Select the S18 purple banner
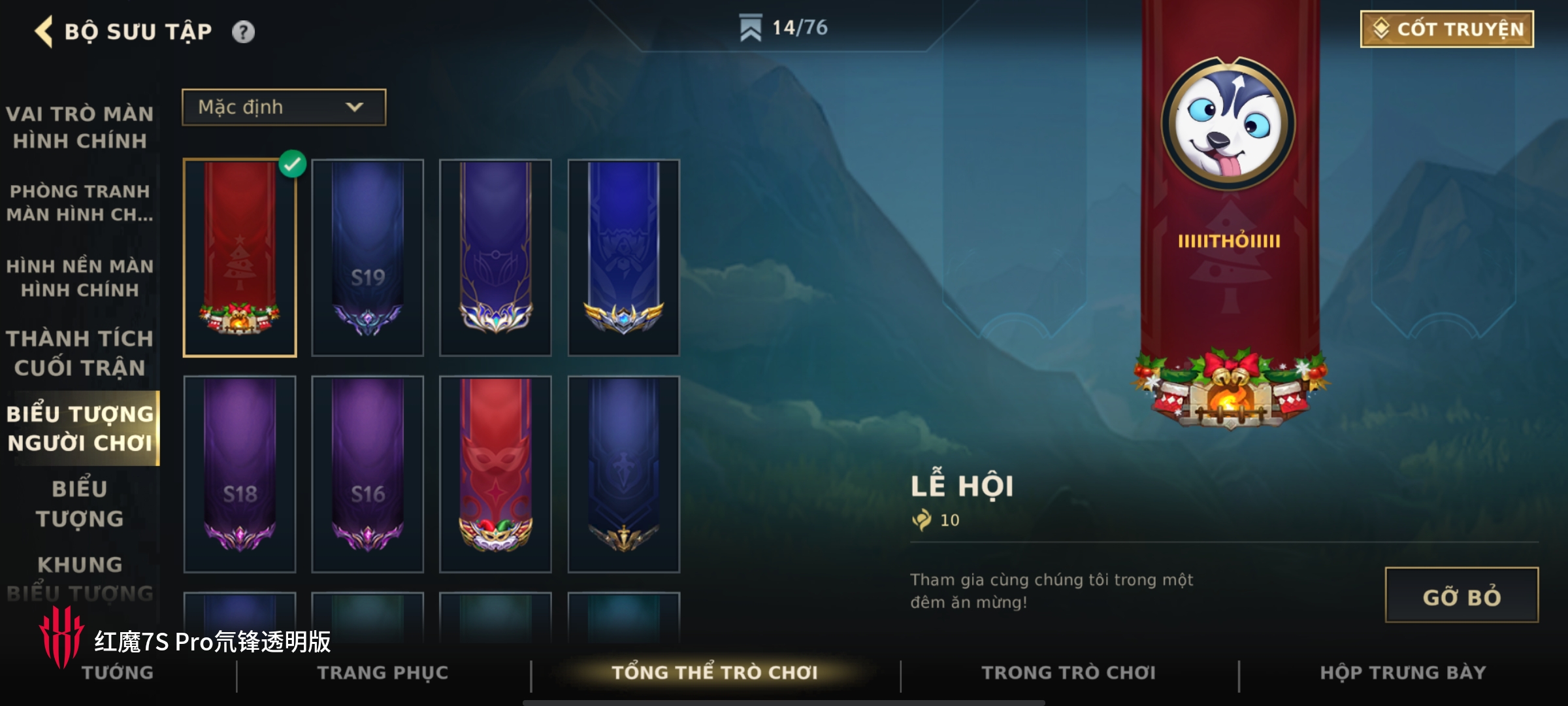 coord(240,474)
